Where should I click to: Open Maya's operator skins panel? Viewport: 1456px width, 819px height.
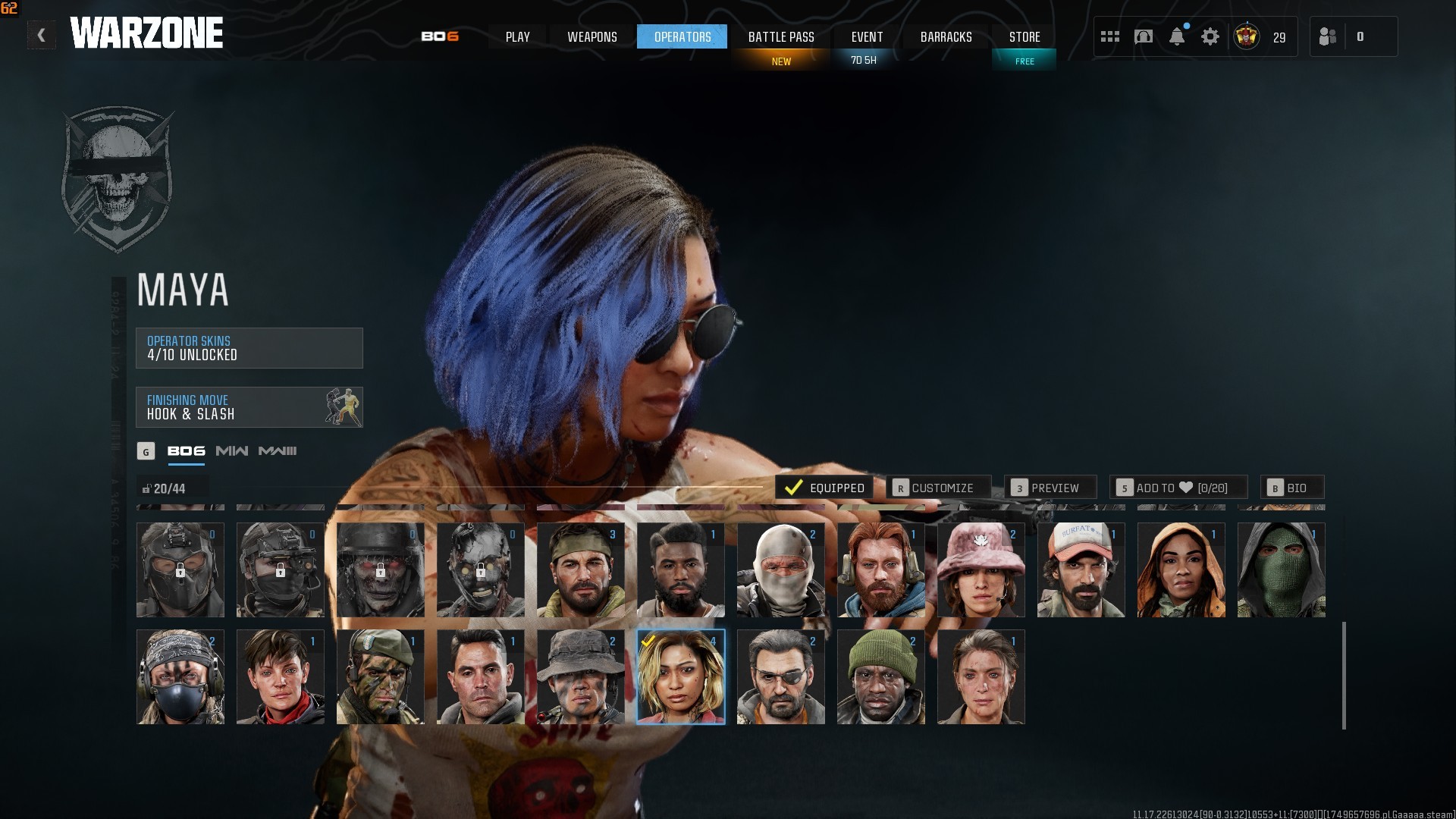(x=249, y=348)
